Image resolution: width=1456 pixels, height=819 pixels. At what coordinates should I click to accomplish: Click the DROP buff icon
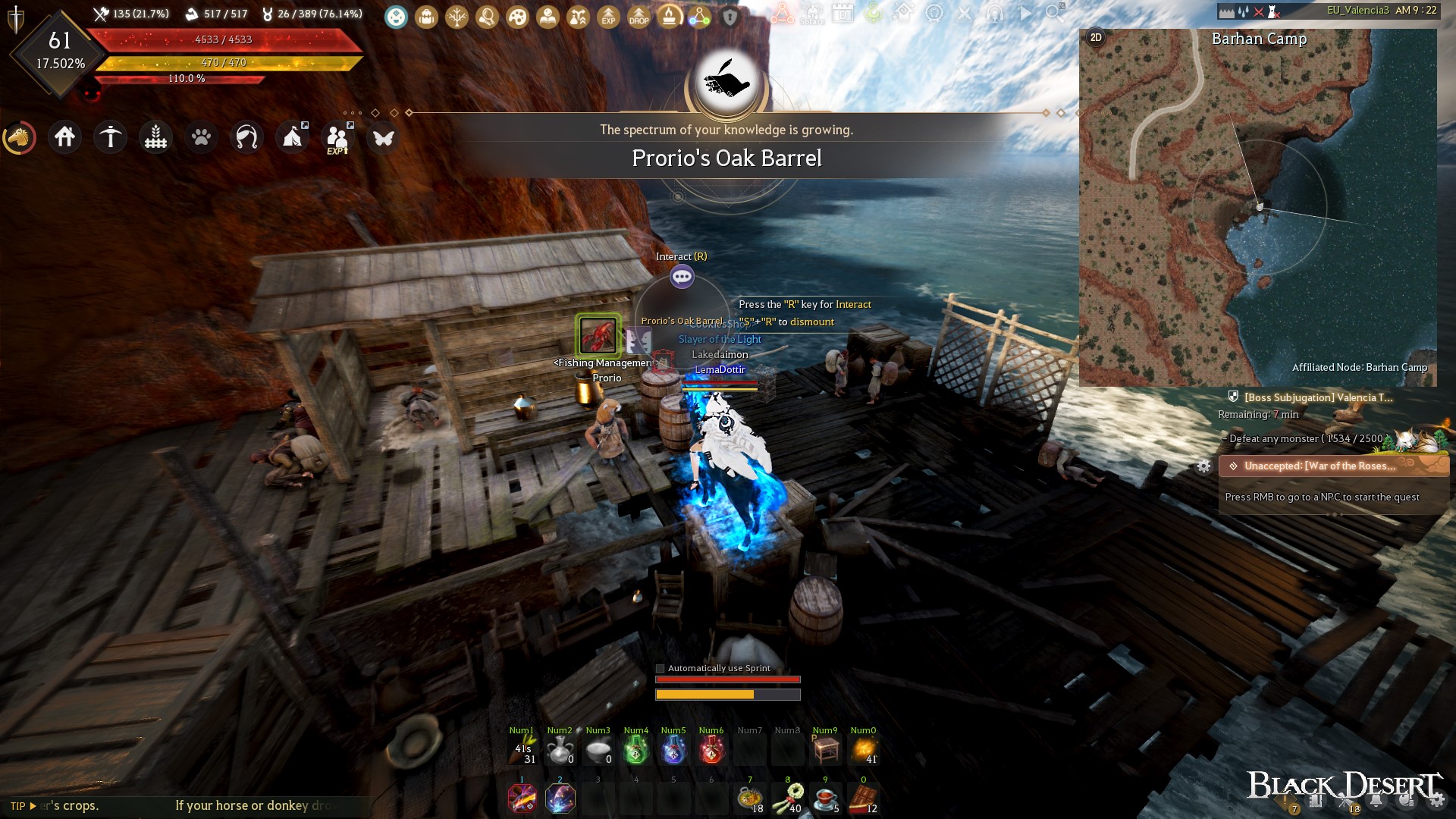point(638,17)
